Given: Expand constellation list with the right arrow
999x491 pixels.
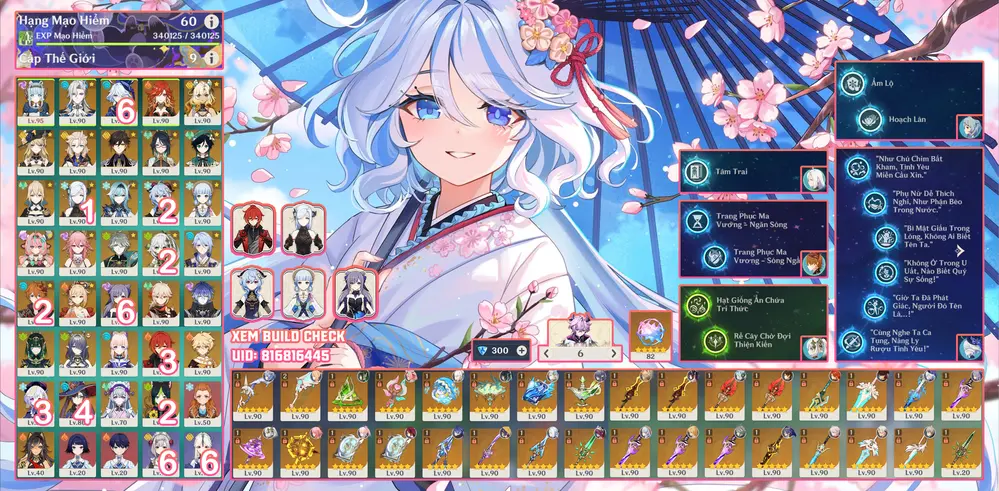Looking at the screenshot, I should (x=958, y=251).
